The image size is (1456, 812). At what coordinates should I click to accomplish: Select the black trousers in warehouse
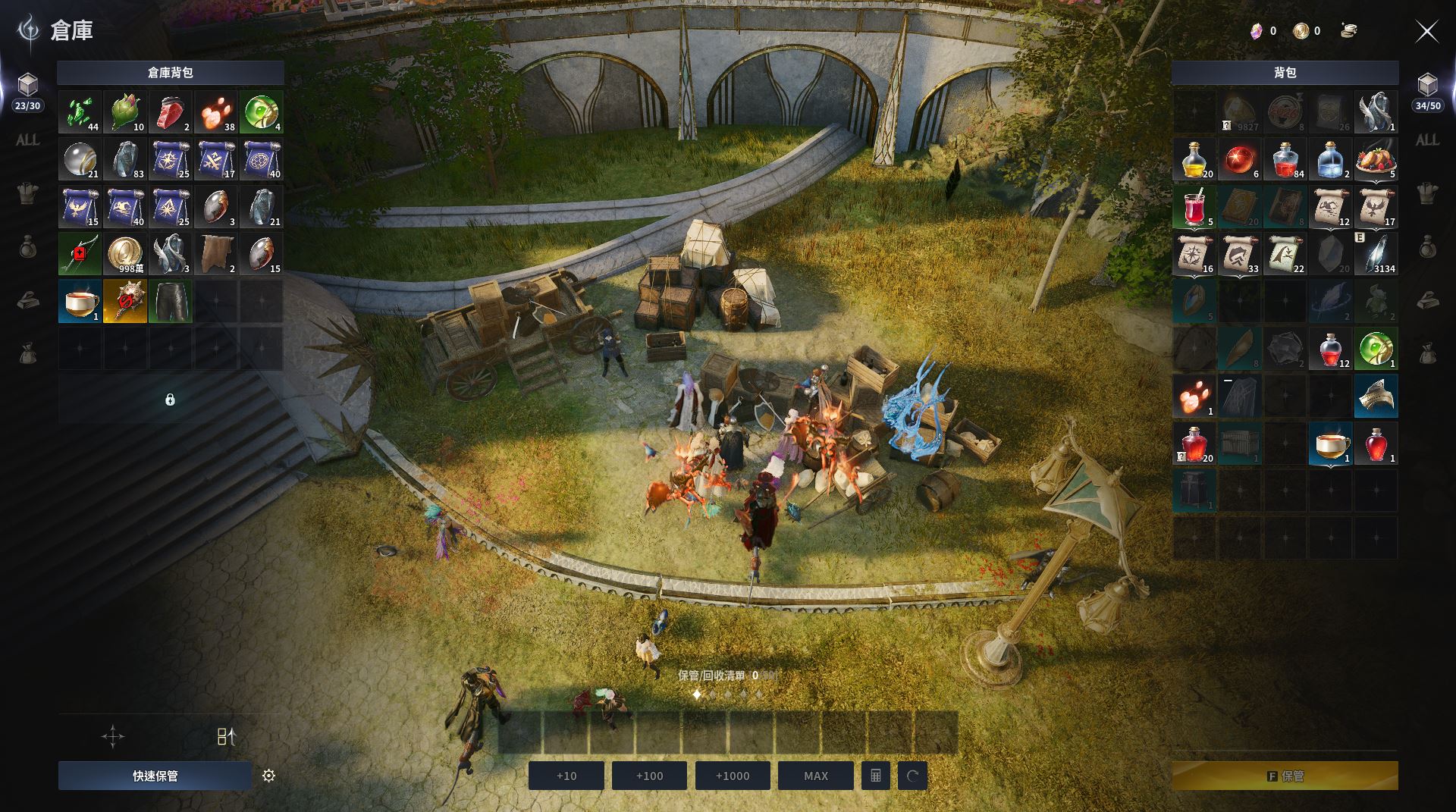[171, 302]
